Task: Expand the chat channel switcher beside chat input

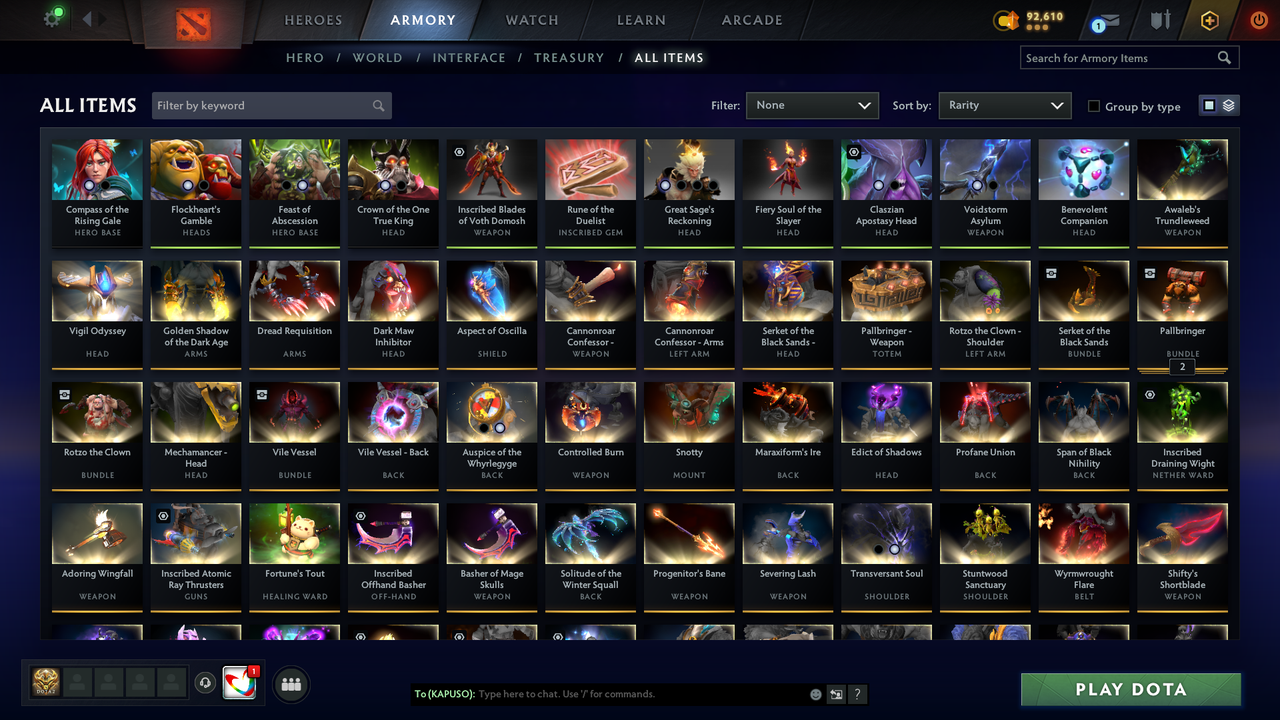Action: [836, 694]
